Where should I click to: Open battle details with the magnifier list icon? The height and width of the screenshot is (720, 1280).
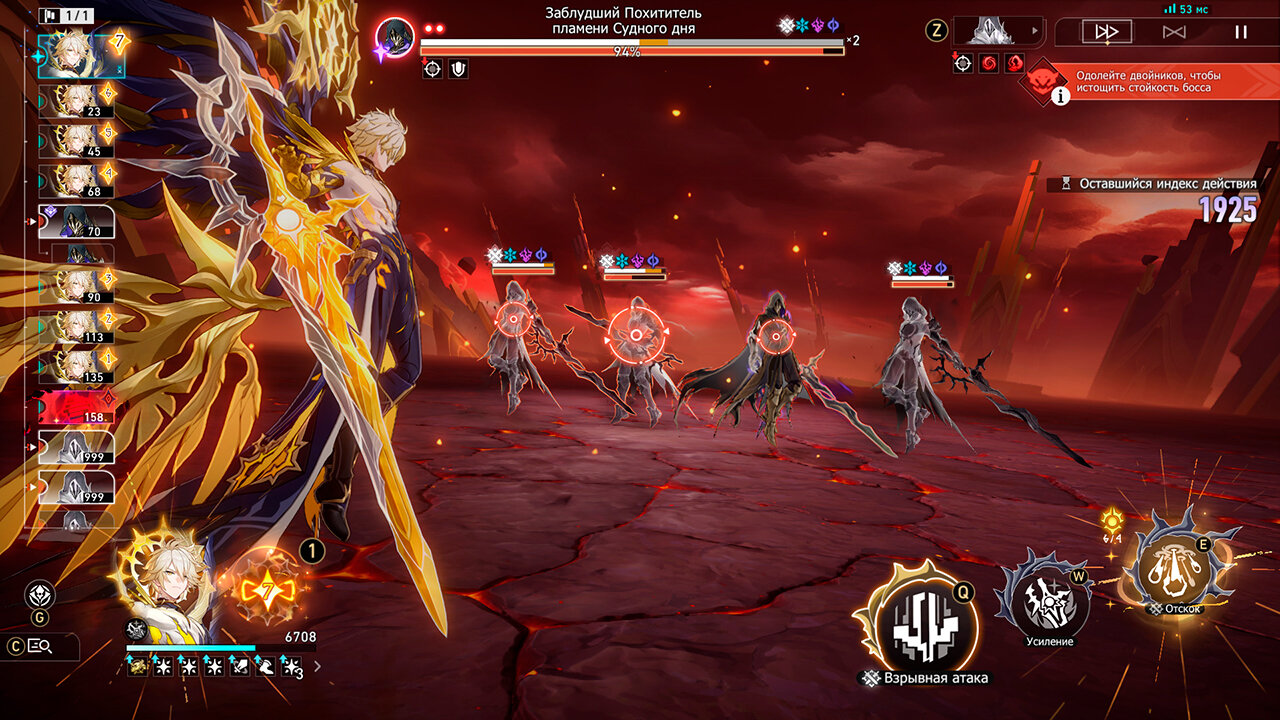pos(40,646)
